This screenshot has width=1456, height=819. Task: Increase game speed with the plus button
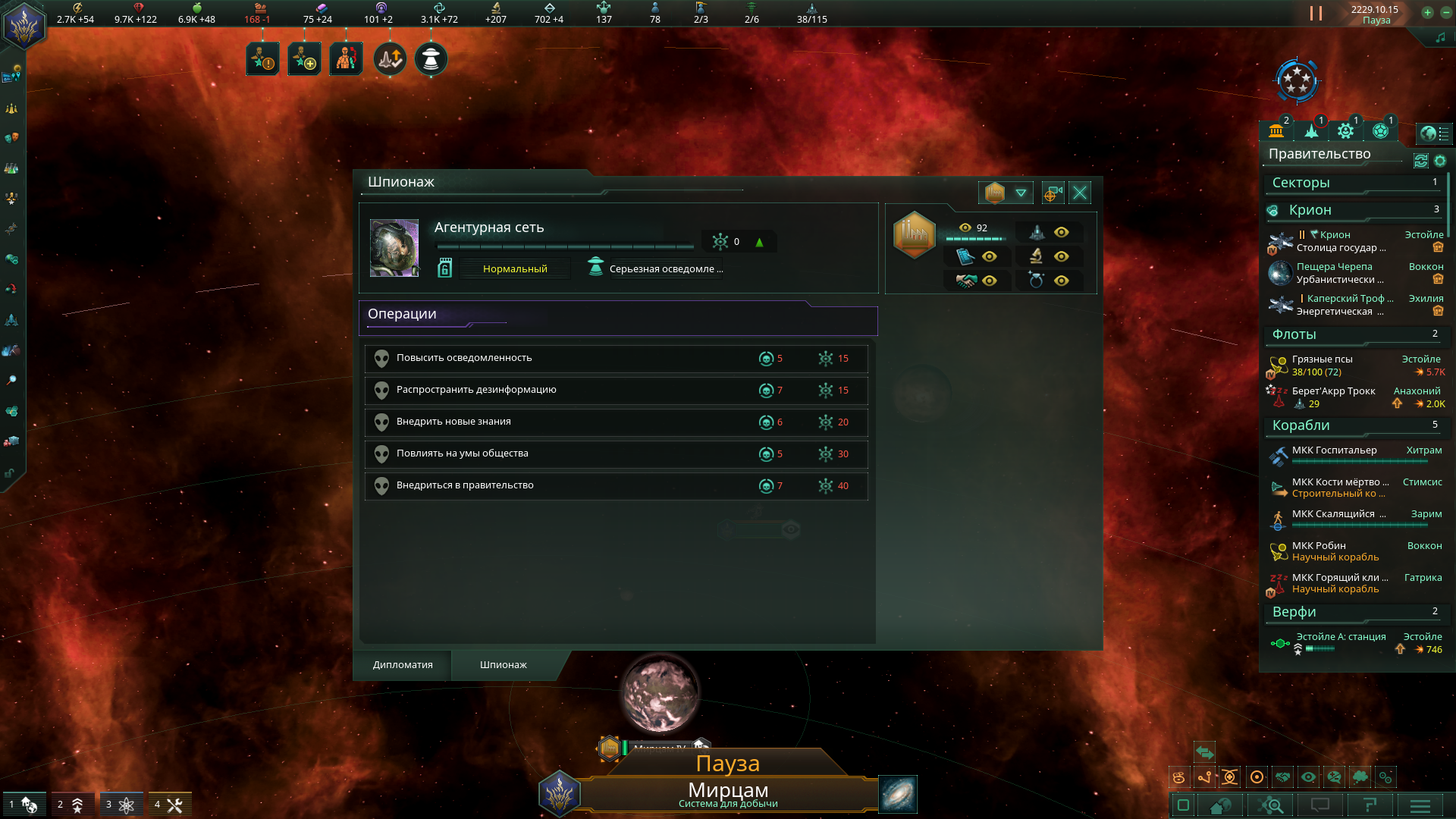pyautogui.click(x=1427, y=13)
